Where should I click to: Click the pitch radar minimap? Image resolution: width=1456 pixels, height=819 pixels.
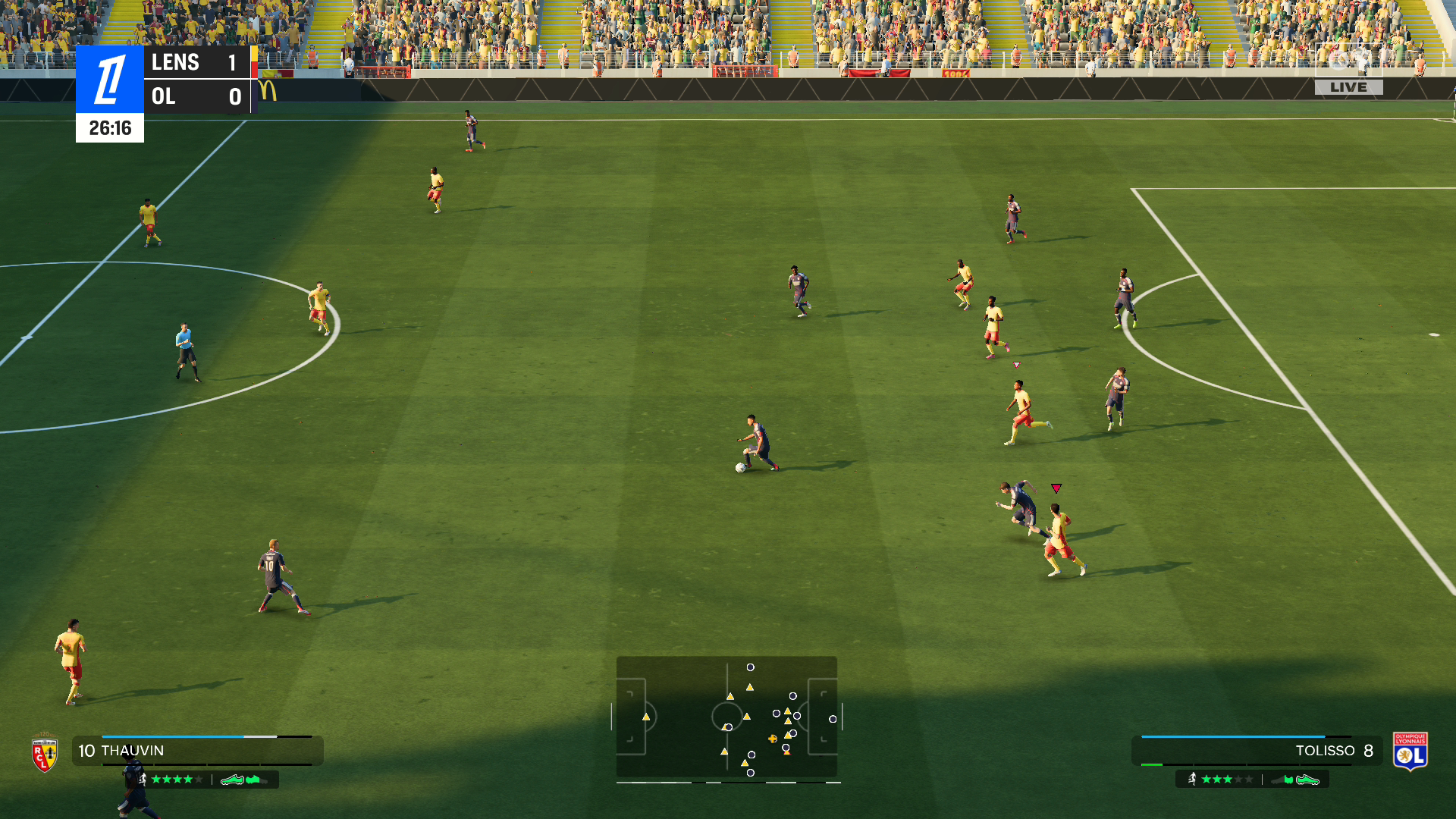[726, 717]
